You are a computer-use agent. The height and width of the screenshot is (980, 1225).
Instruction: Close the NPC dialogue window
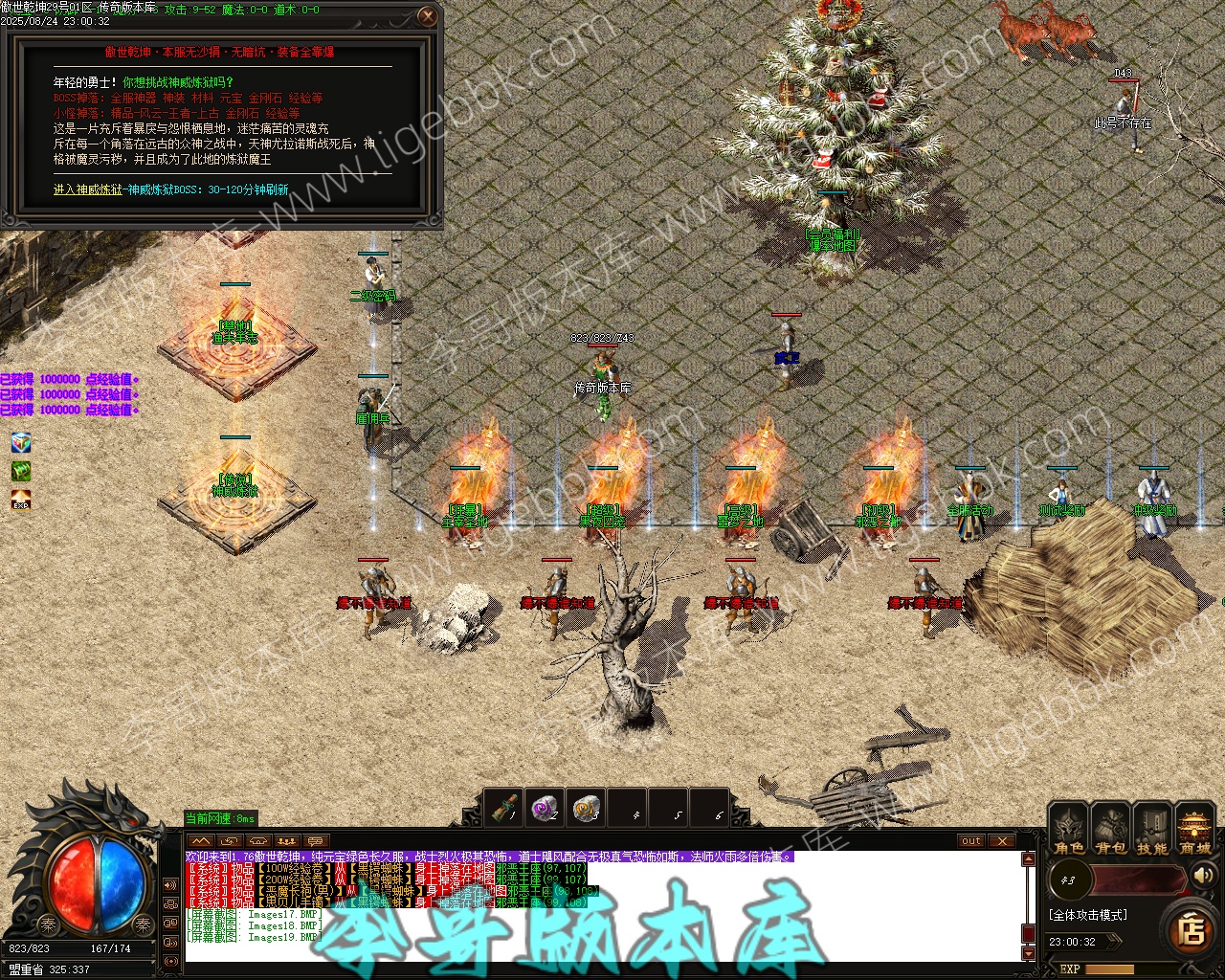pos(428,15)
